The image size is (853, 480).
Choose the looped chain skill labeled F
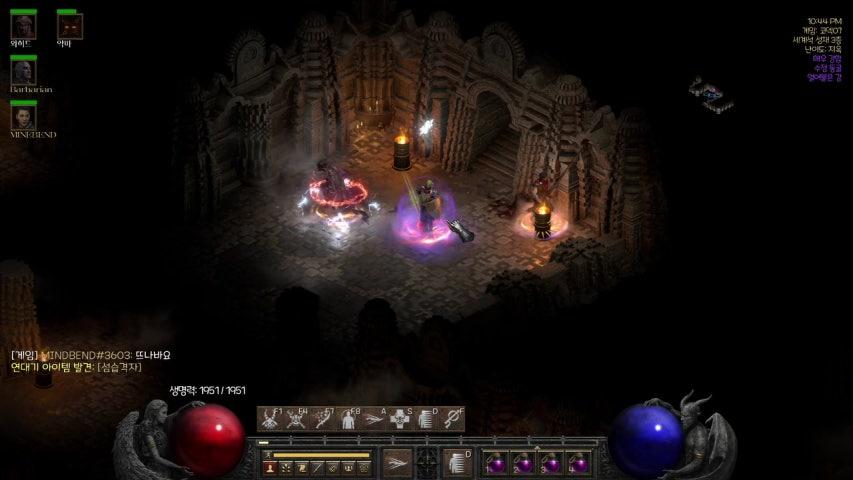[452, 419]
